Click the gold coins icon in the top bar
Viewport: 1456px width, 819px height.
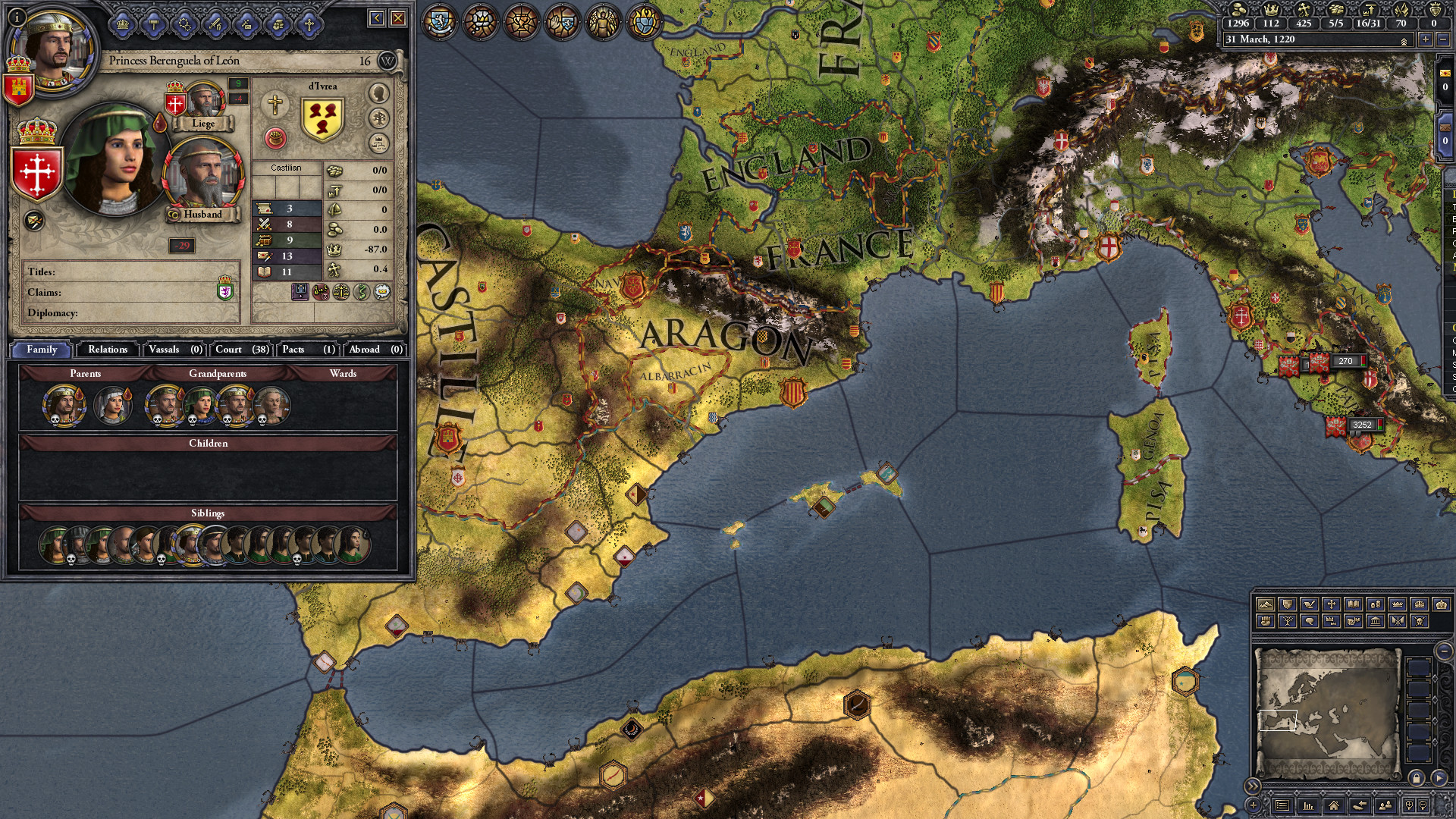[x=1237, y=11]
